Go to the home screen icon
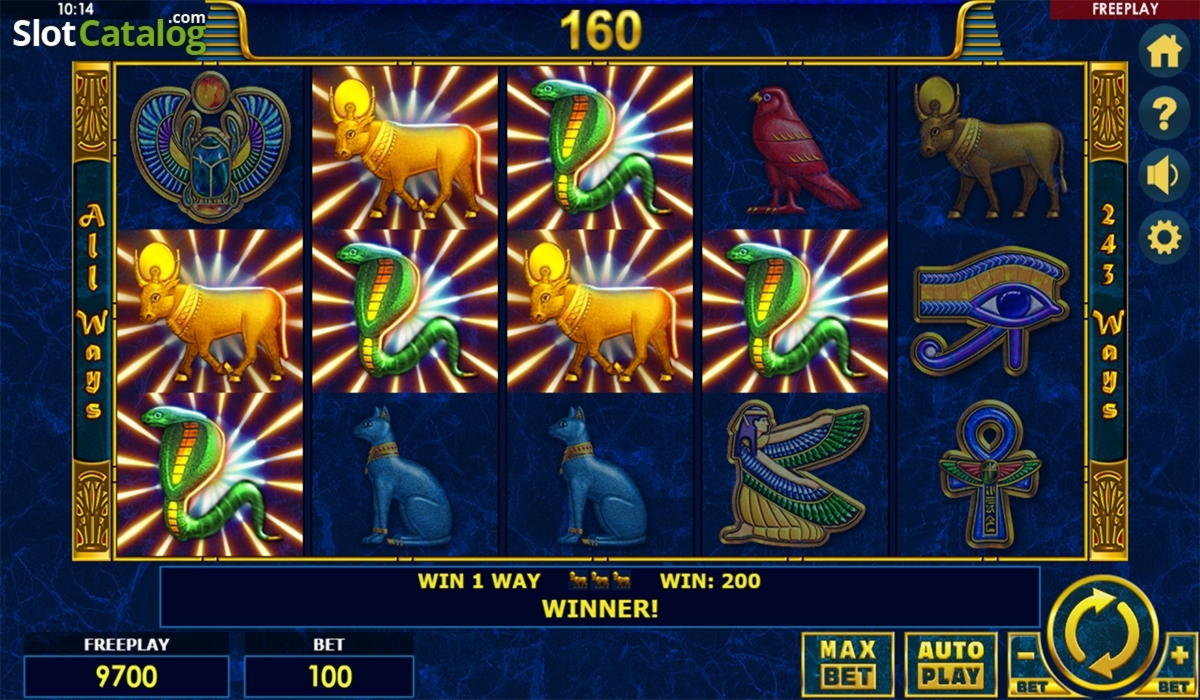The width and height of the screenshot is (1200, 700). pyautogui.click(x=1163, y=54)
